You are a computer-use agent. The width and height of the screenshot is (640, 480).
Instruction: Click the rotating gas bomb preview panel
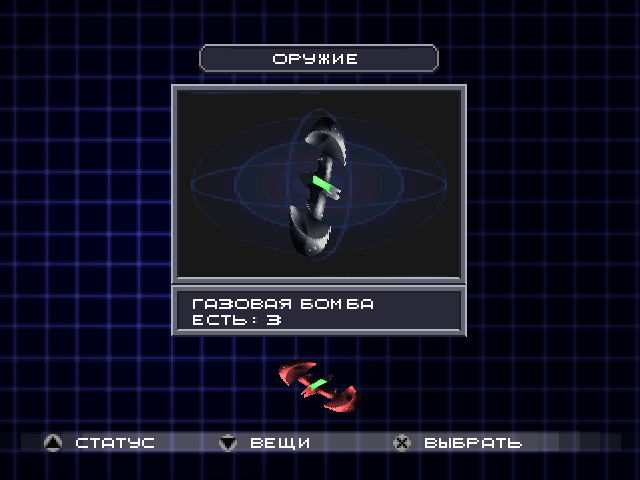pyautogui.click(x=318, y=183)
